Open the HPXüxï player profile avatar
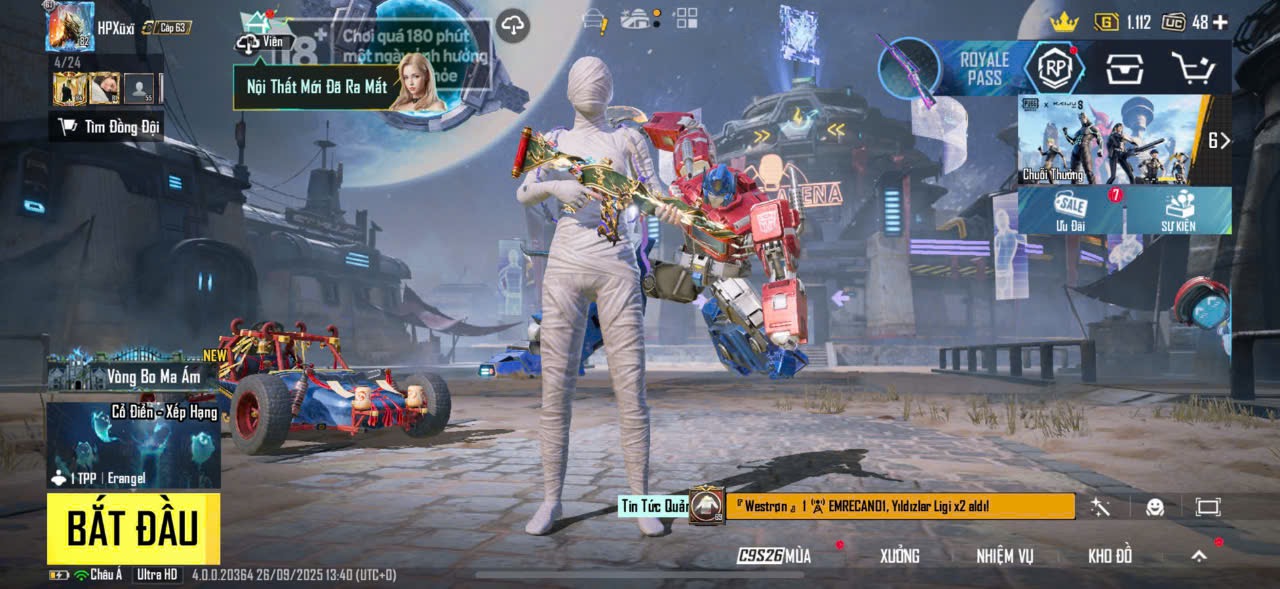Screen dimensions: 1280x589 pos(69,27)
